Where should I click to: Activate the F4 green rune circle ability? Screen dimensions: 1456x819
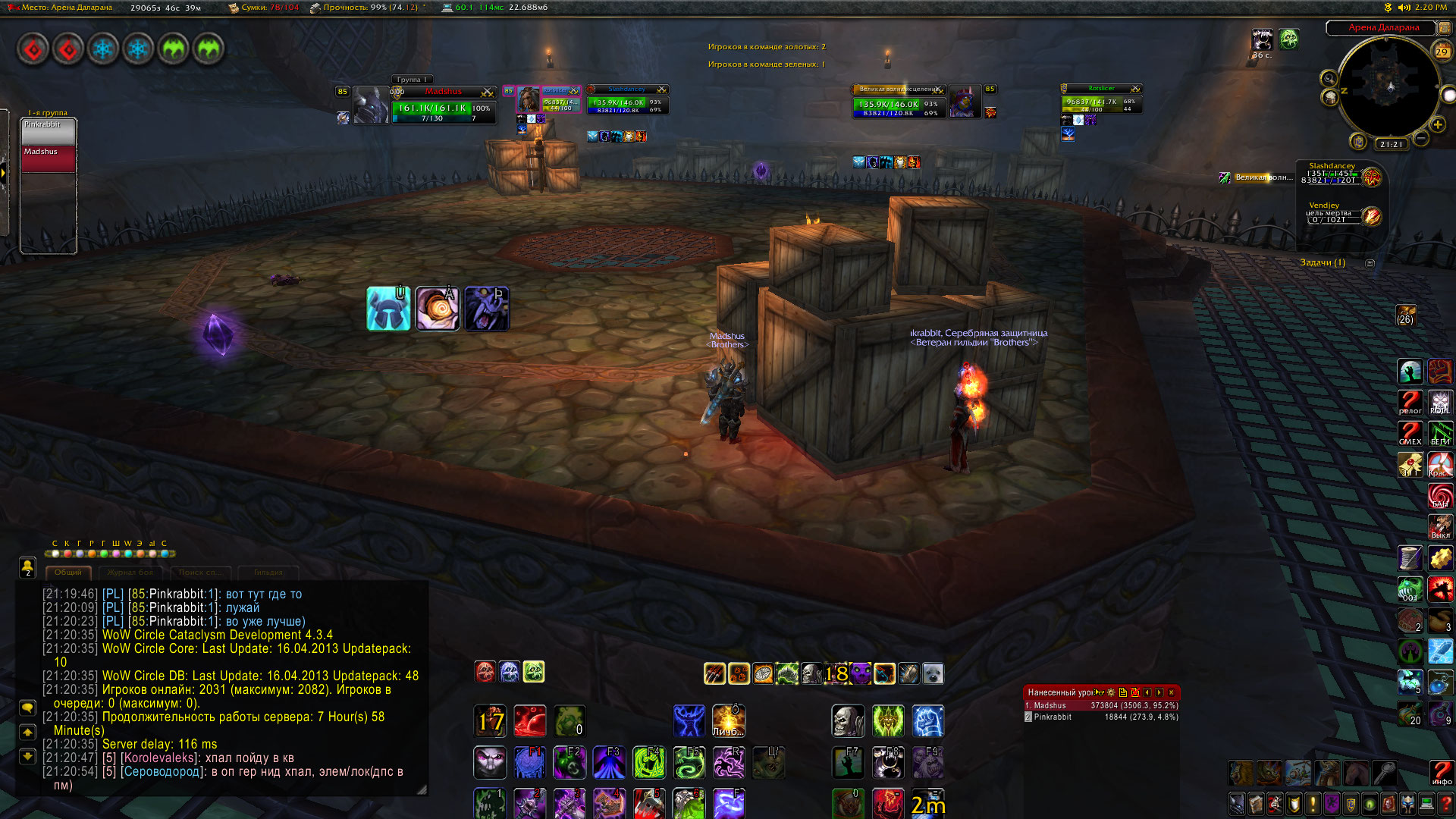point(649,762)
